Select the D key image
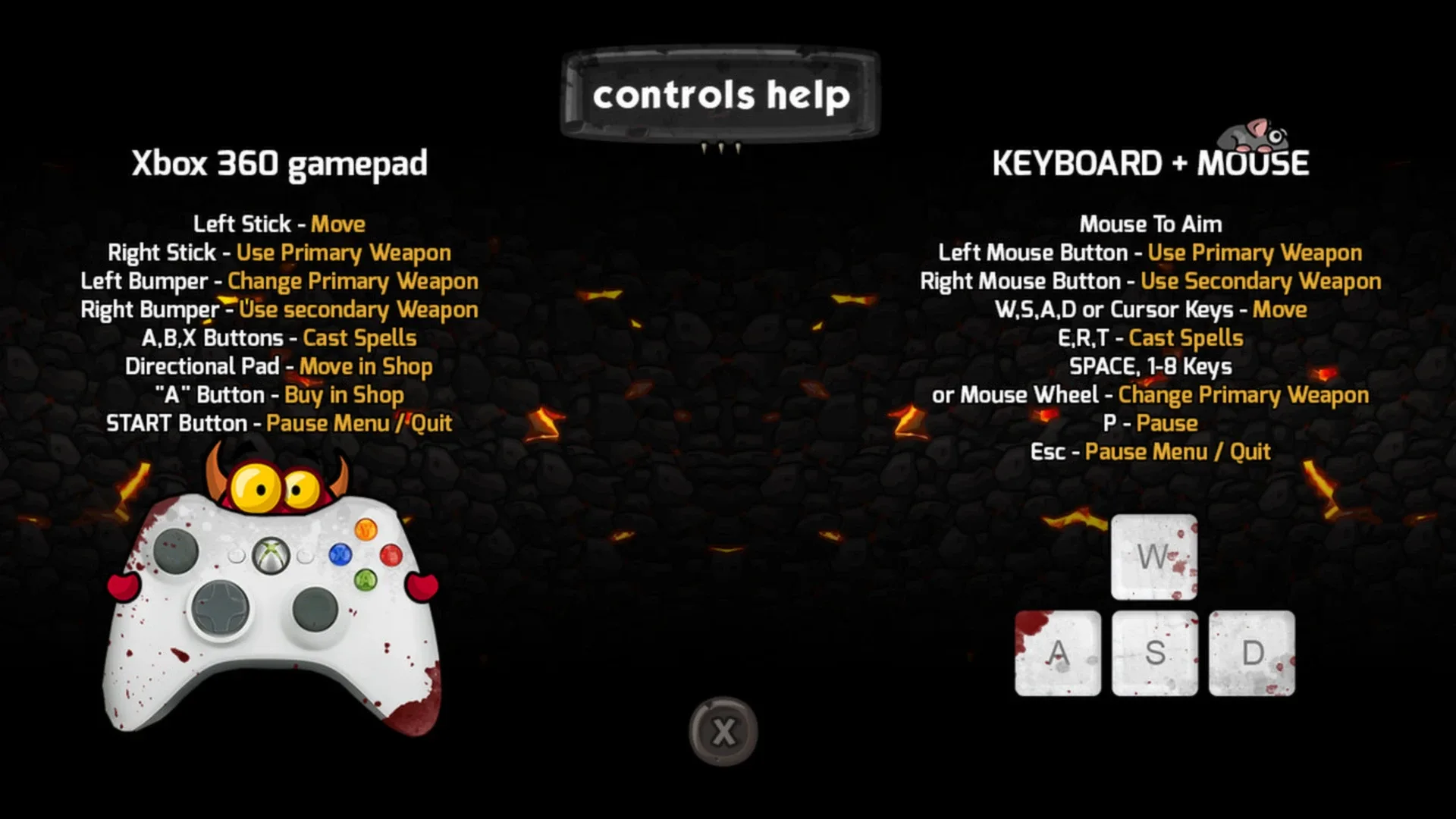1456x819 pixels. [1251, 654]
